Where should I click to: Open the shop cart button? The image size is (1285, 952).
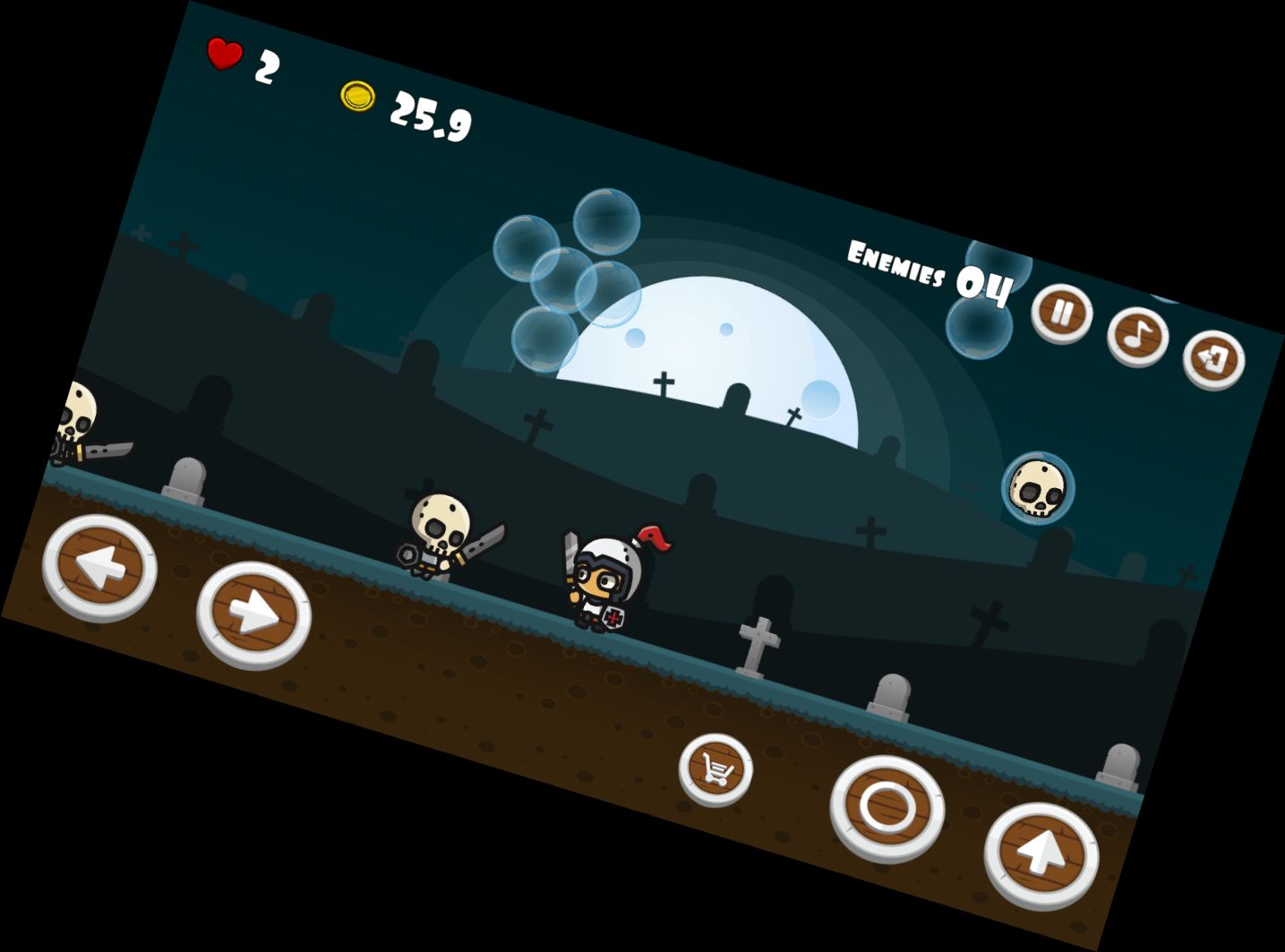tap(715, 768)
